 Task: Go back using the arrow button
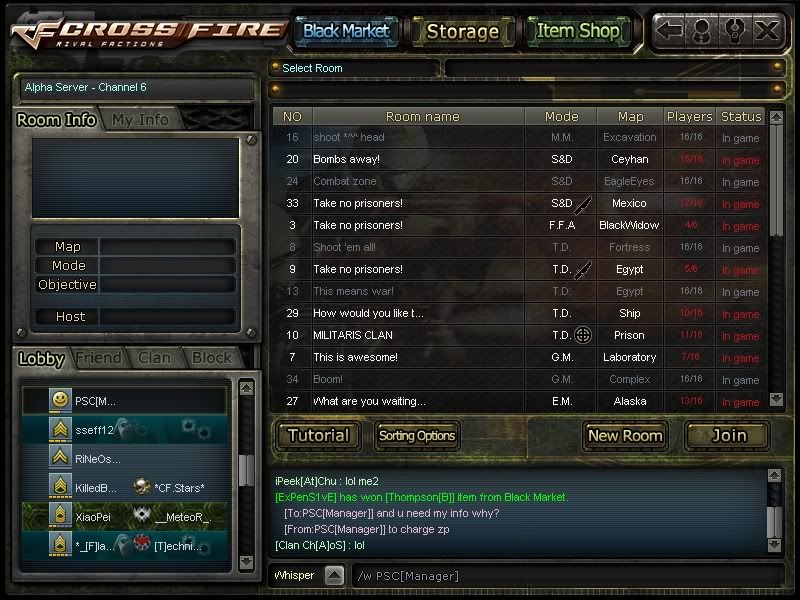pyautogui.click(x=670, y=30)
